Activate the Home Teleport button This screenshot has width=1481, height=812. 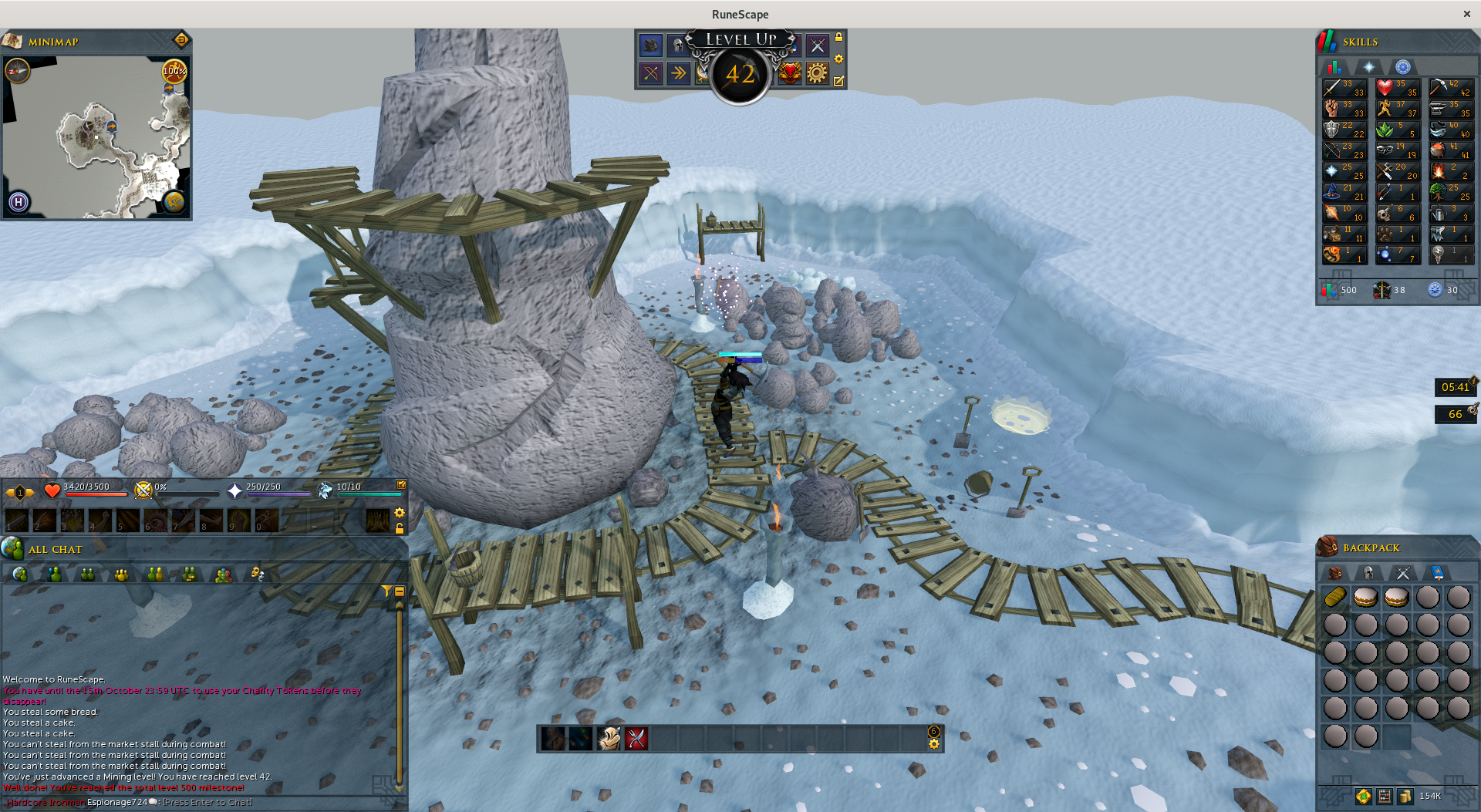point(19,202)
